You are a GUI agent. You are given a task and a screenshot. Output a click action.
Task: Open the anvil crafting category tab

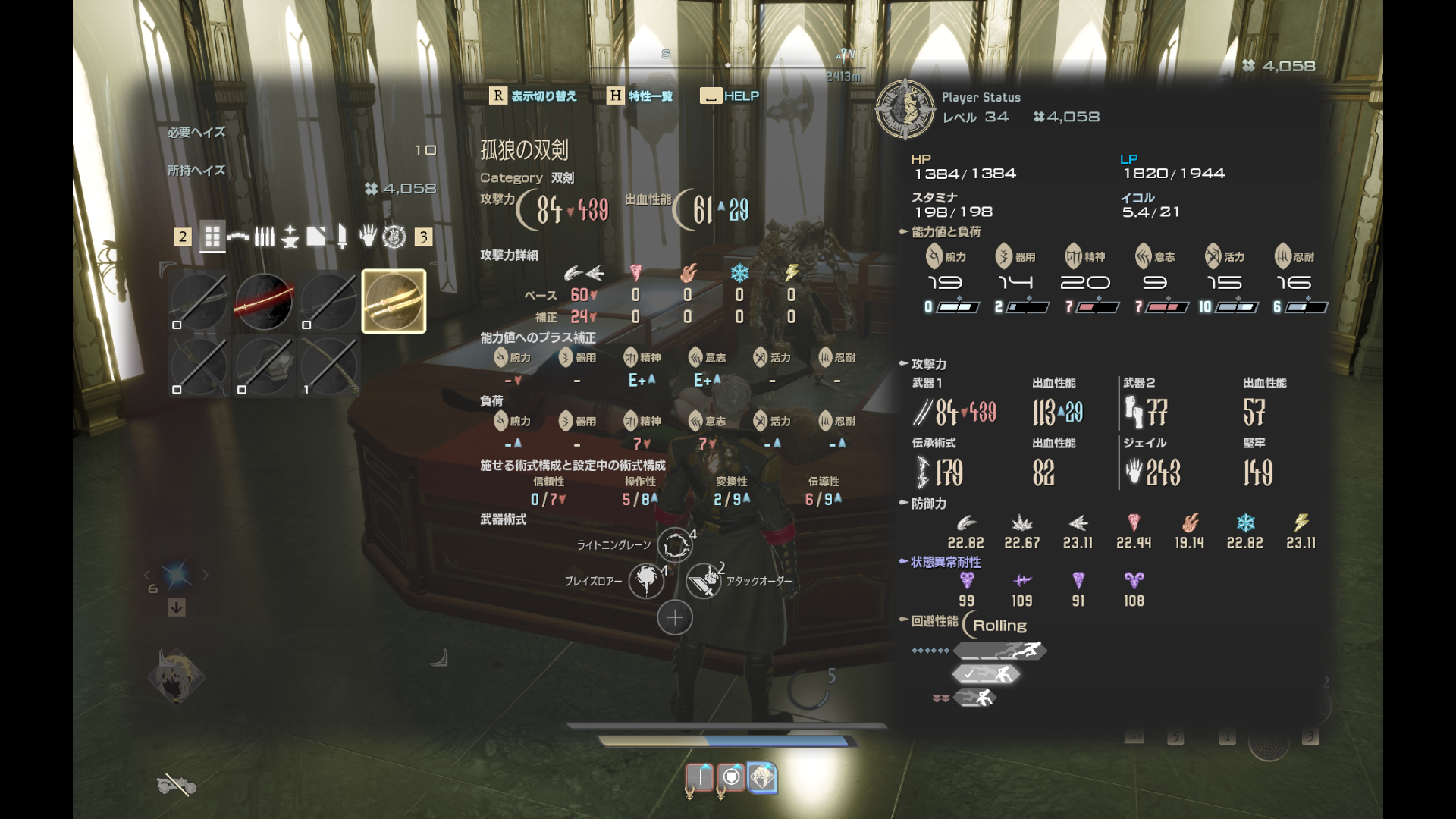(x=290, y=237)
